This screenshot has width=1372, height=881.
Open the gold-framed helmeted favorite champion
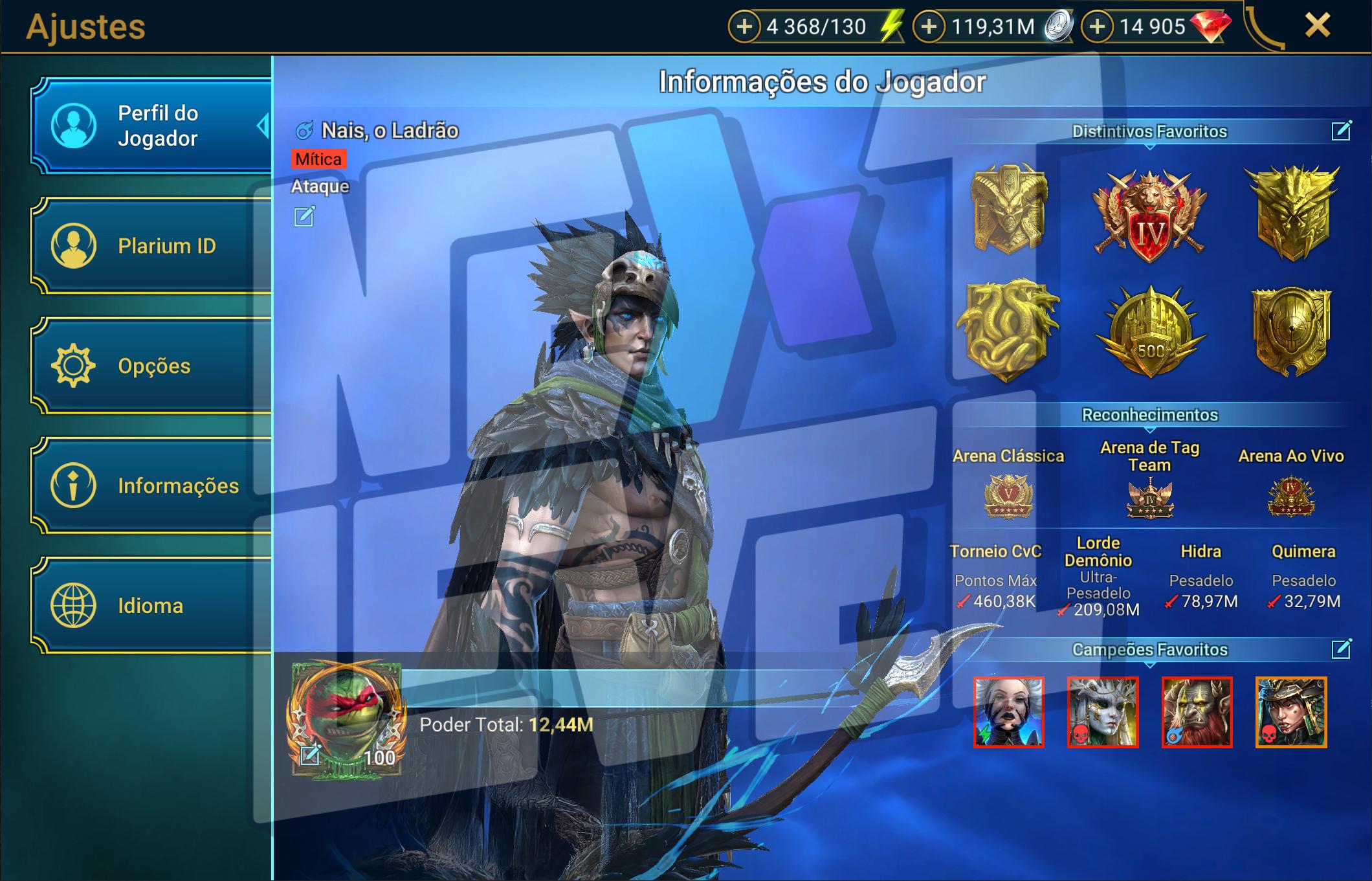pyautogui.click(x=1290, y=712)
